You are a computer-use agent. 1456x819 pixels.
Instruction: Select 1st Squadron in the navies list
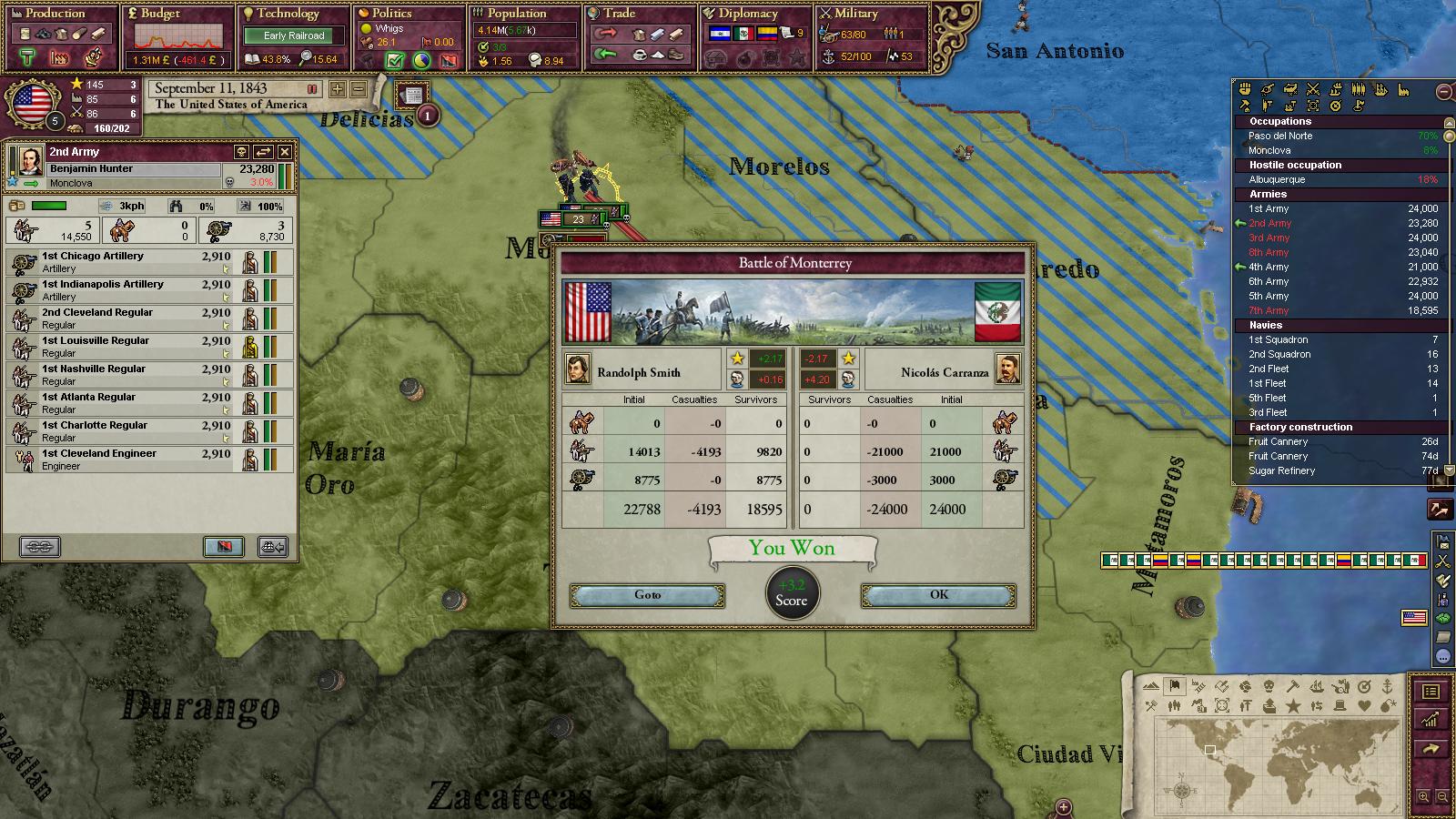pyautogui.click(x=1279, y=339)
